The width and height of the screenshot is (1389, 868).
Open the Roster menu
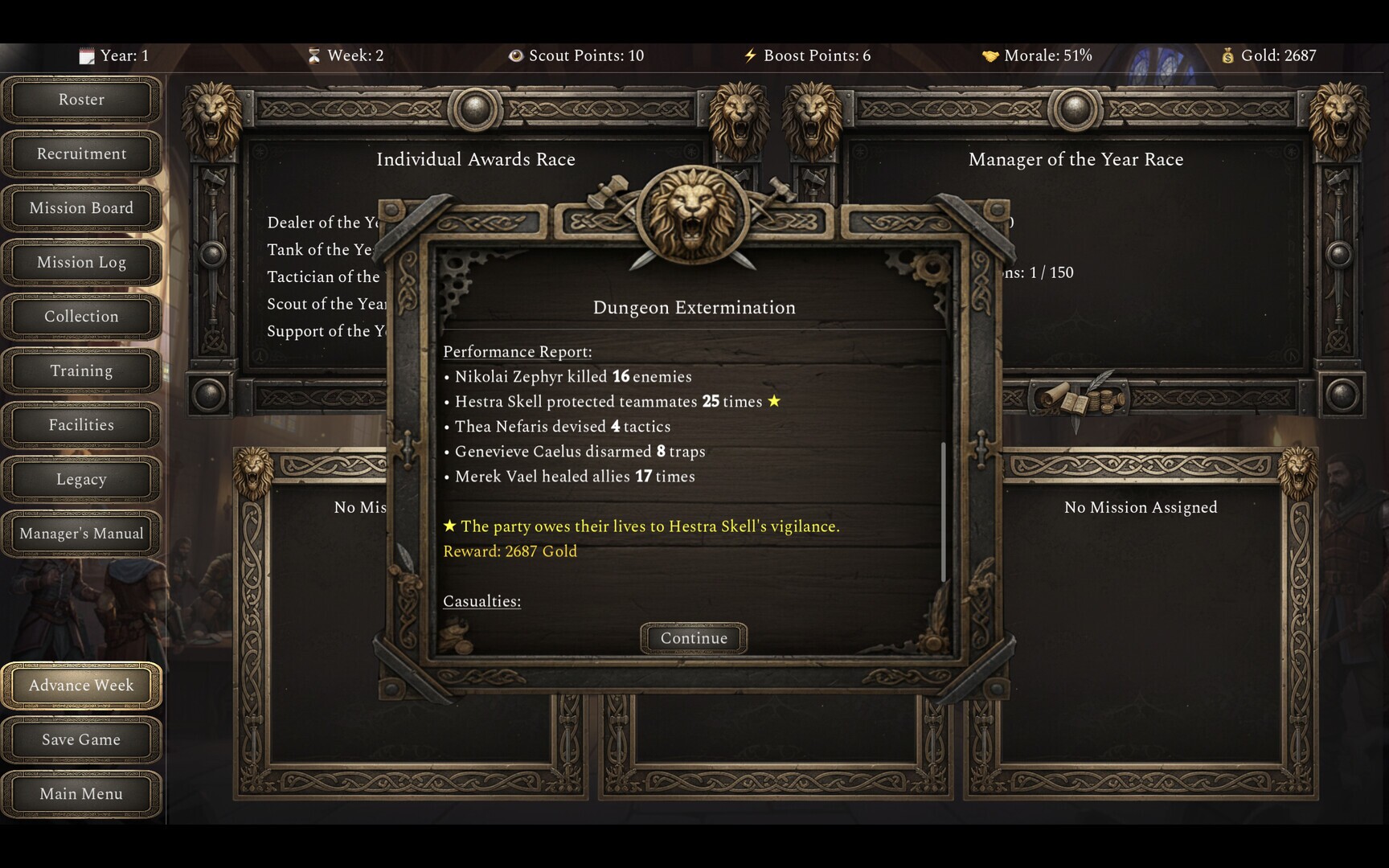point(81,100)
